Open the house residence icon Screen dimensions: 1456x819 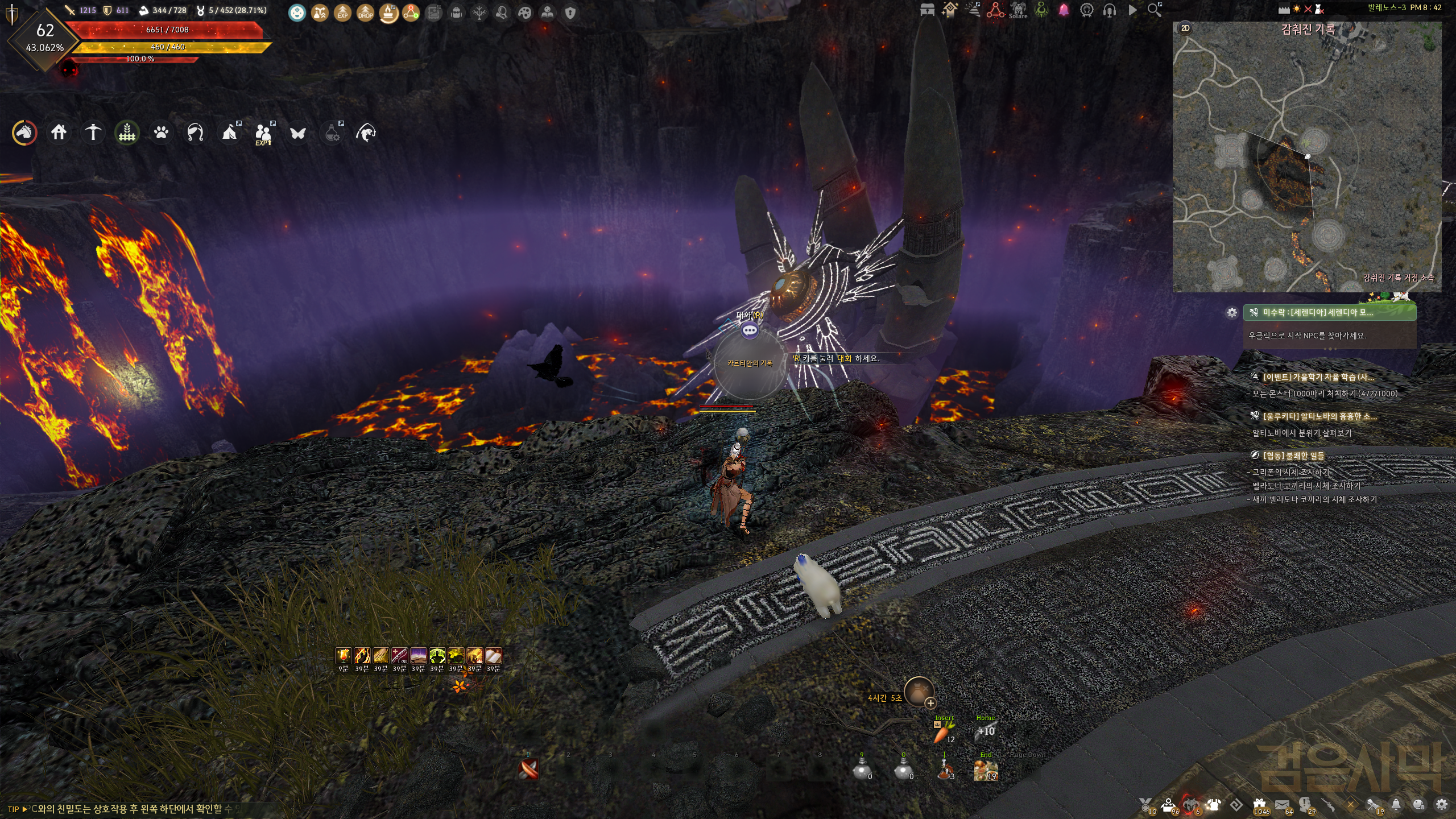(x=59, y=133)
